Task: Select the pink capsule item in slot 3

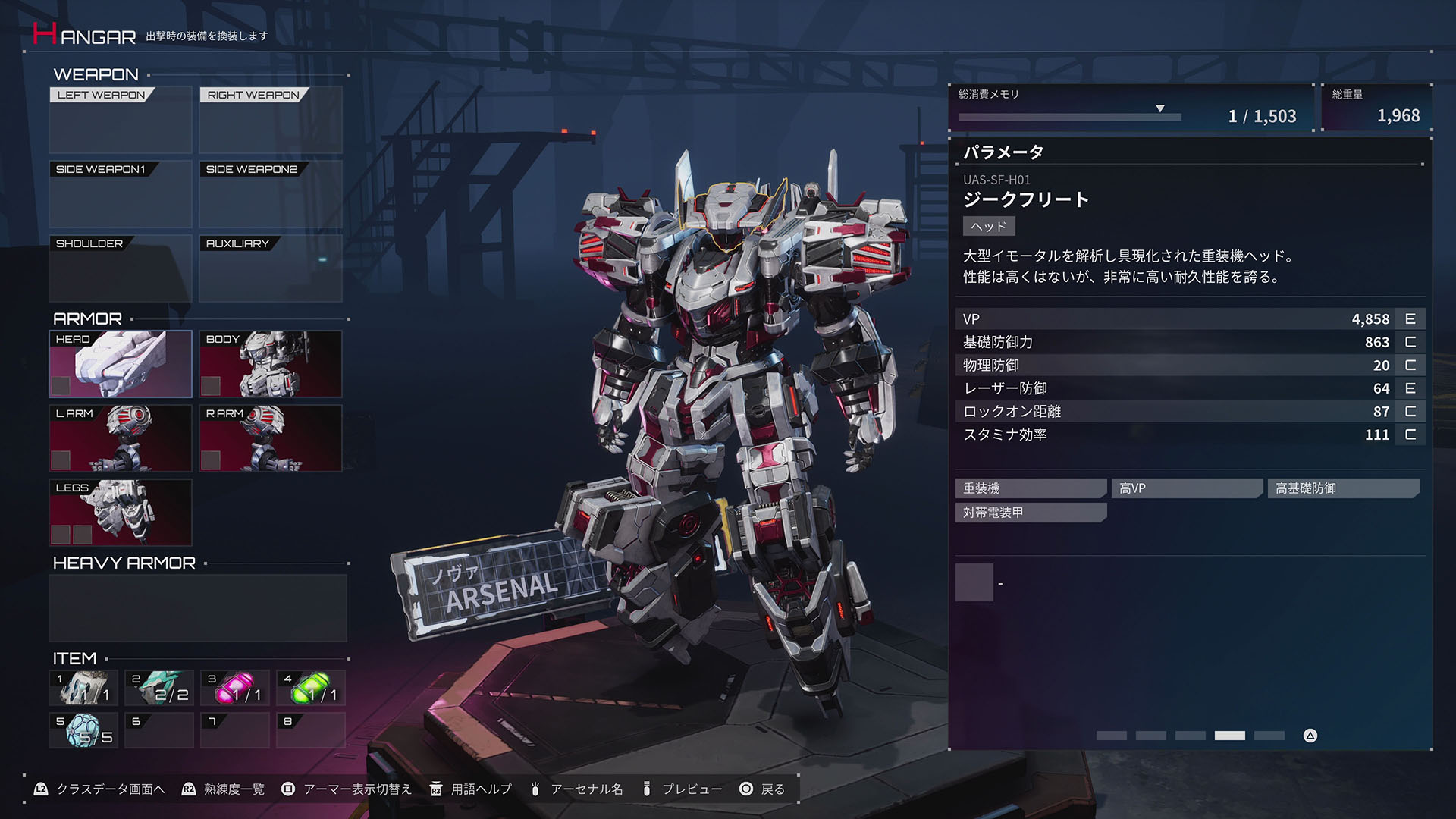Action: click(234, 688)
